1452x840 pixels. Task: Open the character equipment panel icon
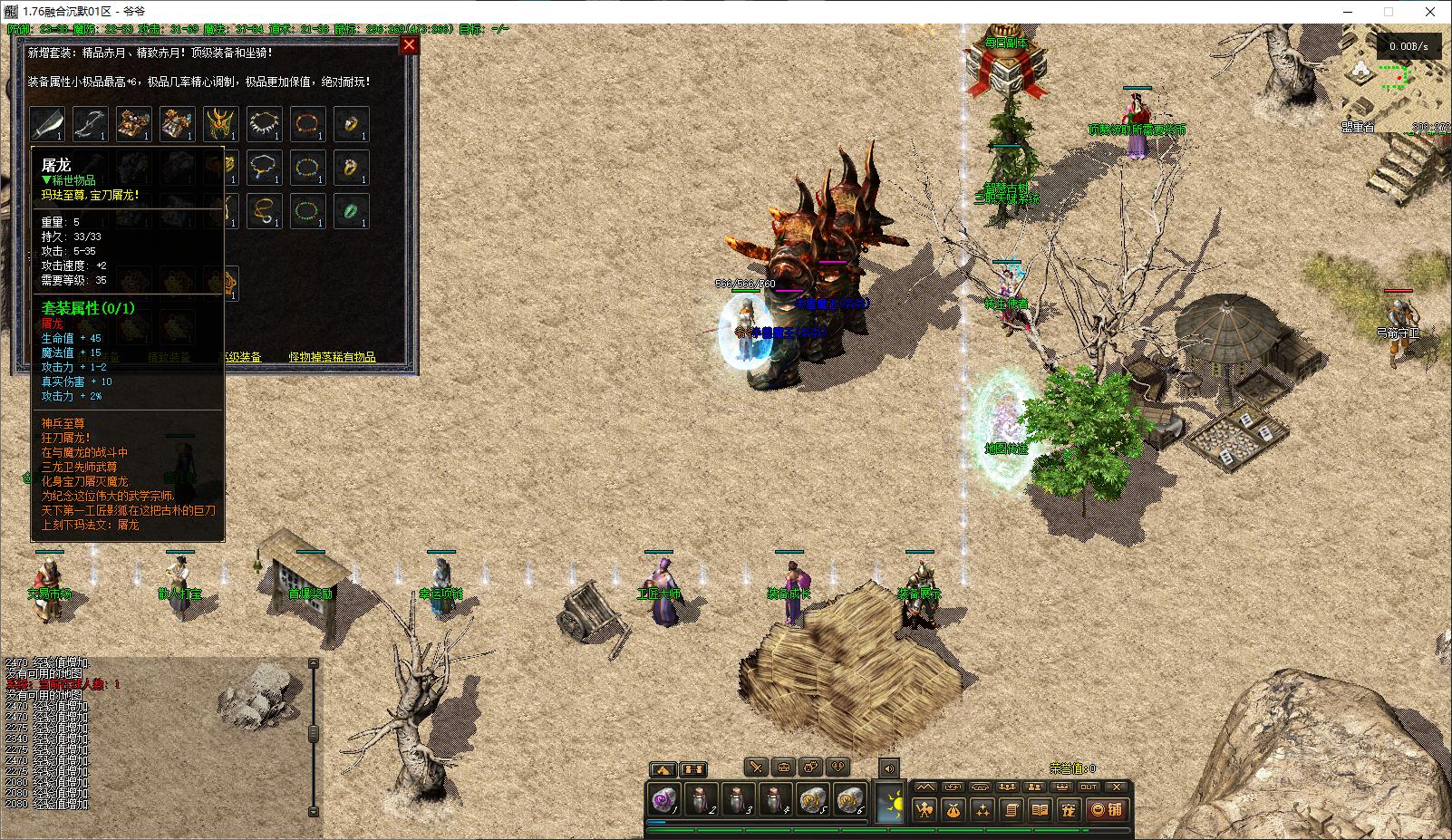click(x=924, y=810)
